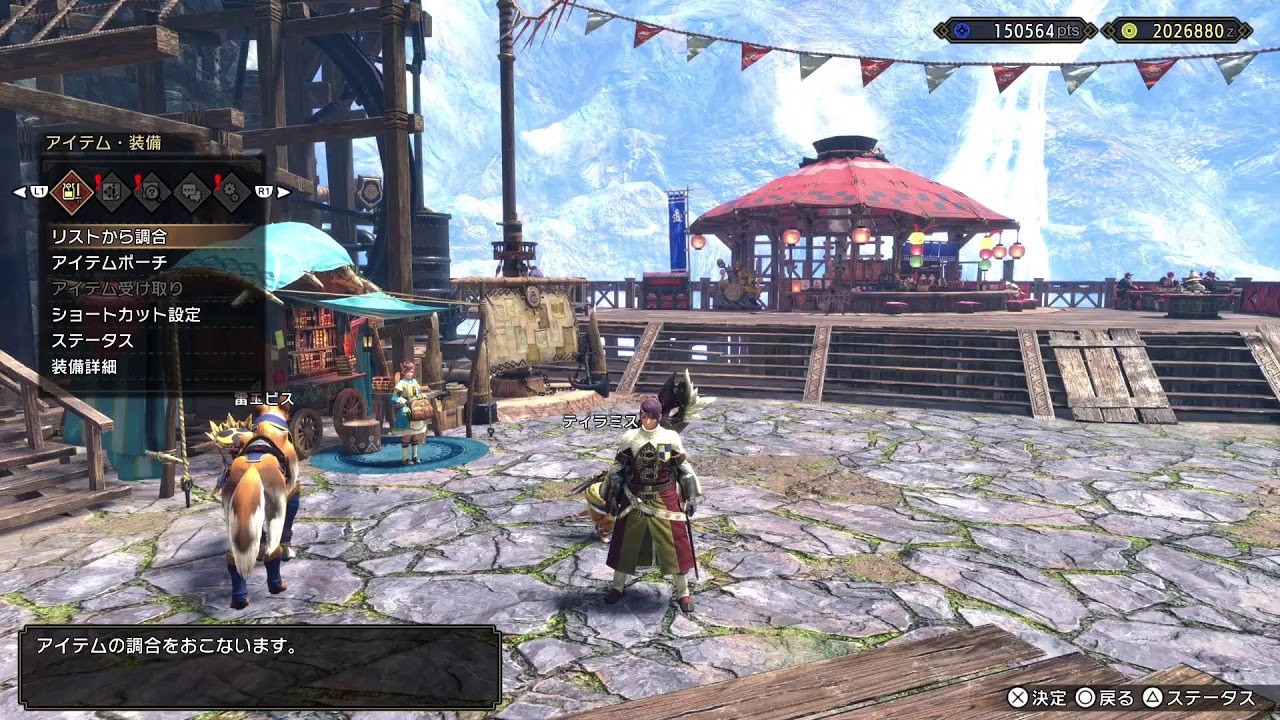Choose the greyed アイテム受け取り entry
This screenshot has height=720, width=1280.
(x=117, y=289)
